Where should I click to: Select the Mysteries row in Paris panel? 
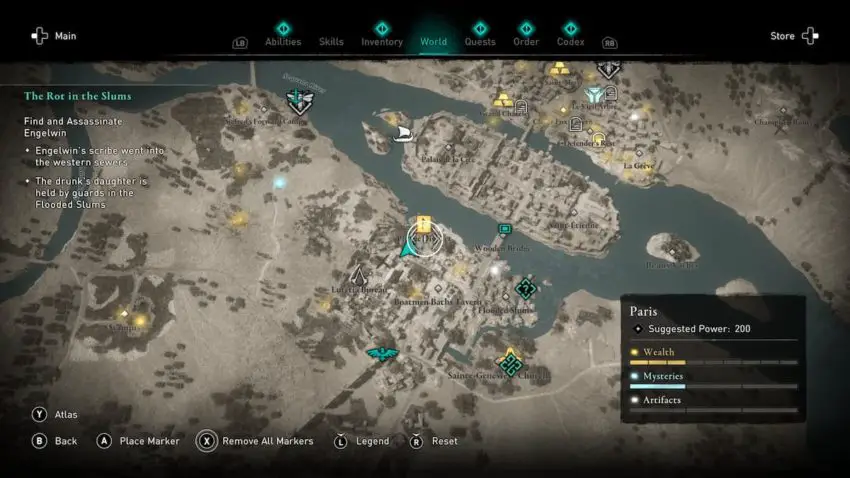click(x=713, y=378)
